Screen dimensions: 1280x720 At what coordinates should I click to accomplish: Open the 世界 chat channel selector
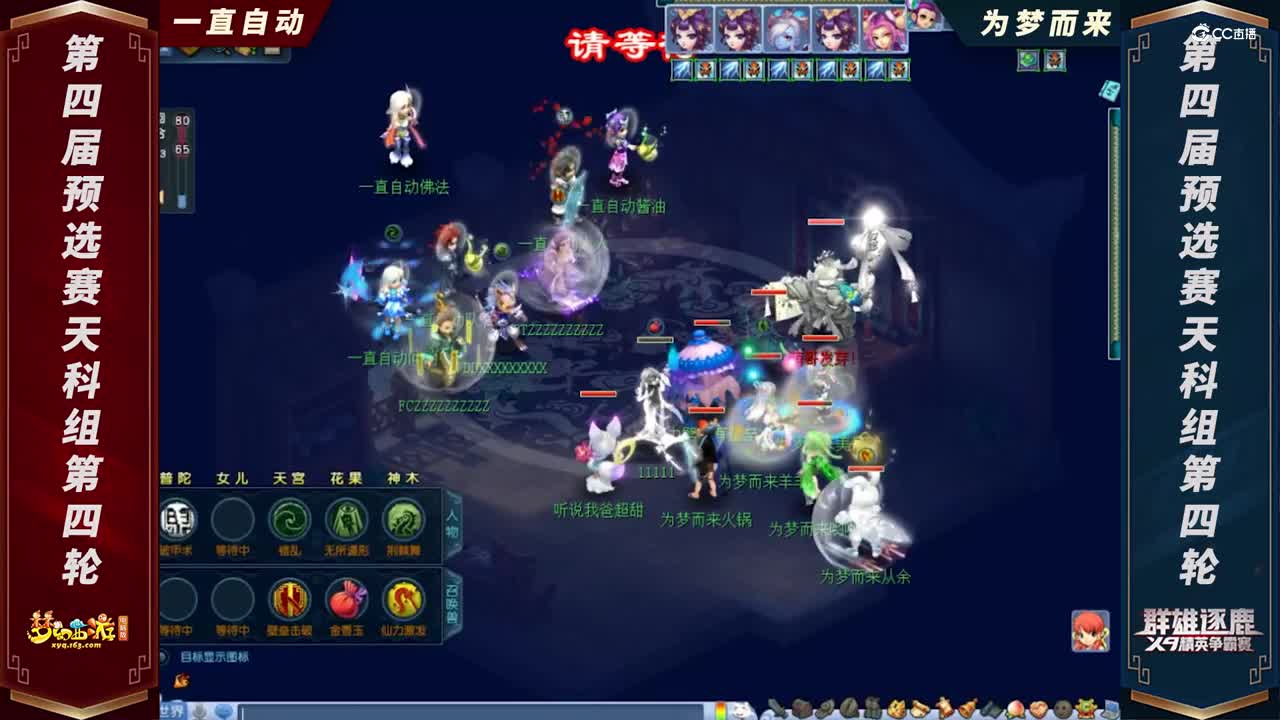(x=171, y=712)
